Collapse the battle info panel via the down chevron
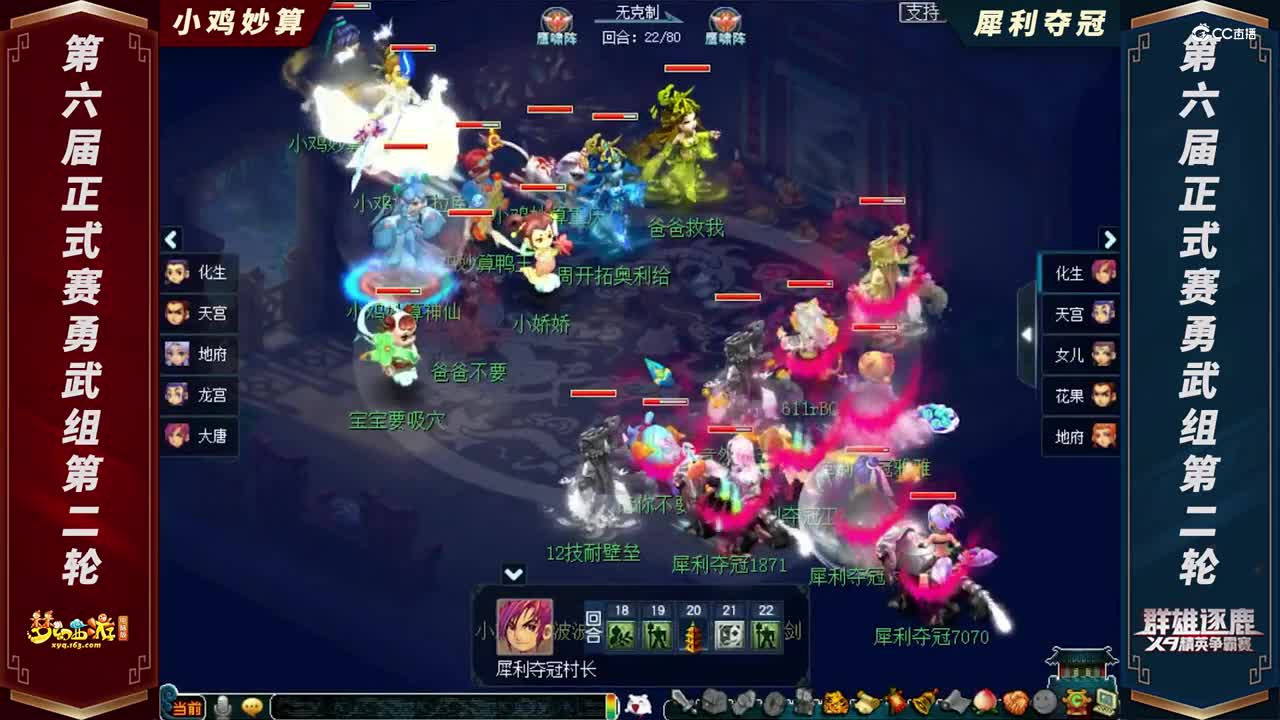The width and height of the screenshot is (1280, 720). (x=513, y=573)
